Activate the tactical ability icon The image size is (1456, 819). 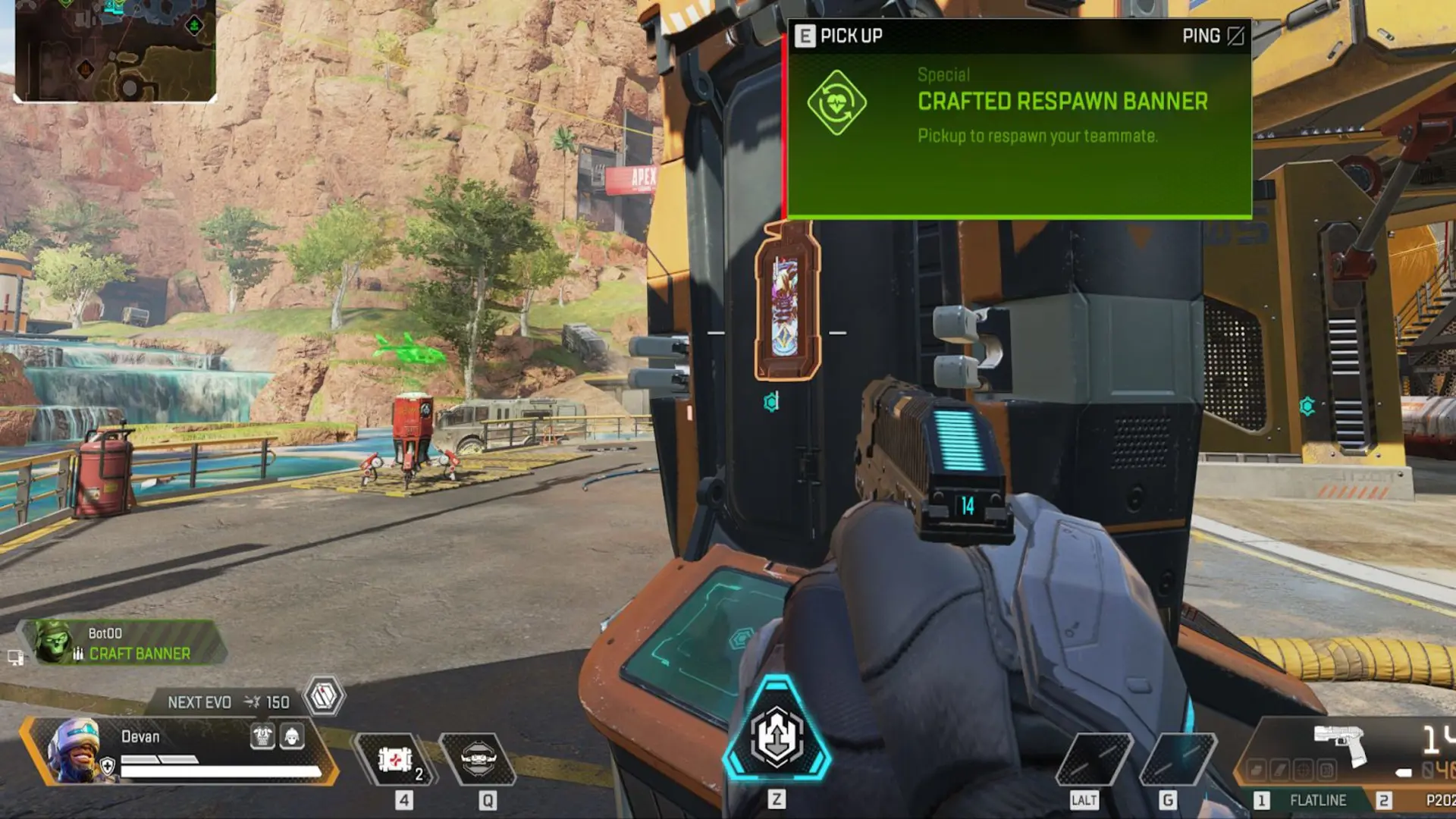[478, 760]
